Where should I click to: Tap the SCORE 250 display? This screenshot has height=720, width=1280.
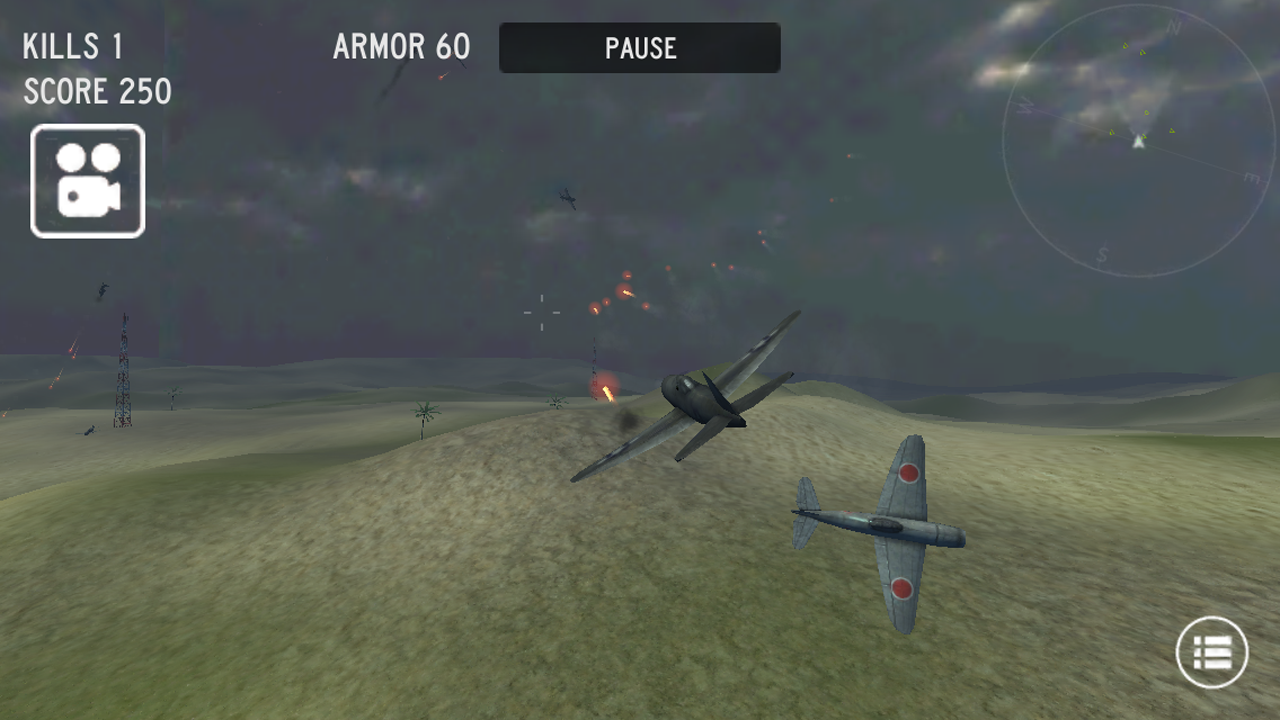pos(97,92)
